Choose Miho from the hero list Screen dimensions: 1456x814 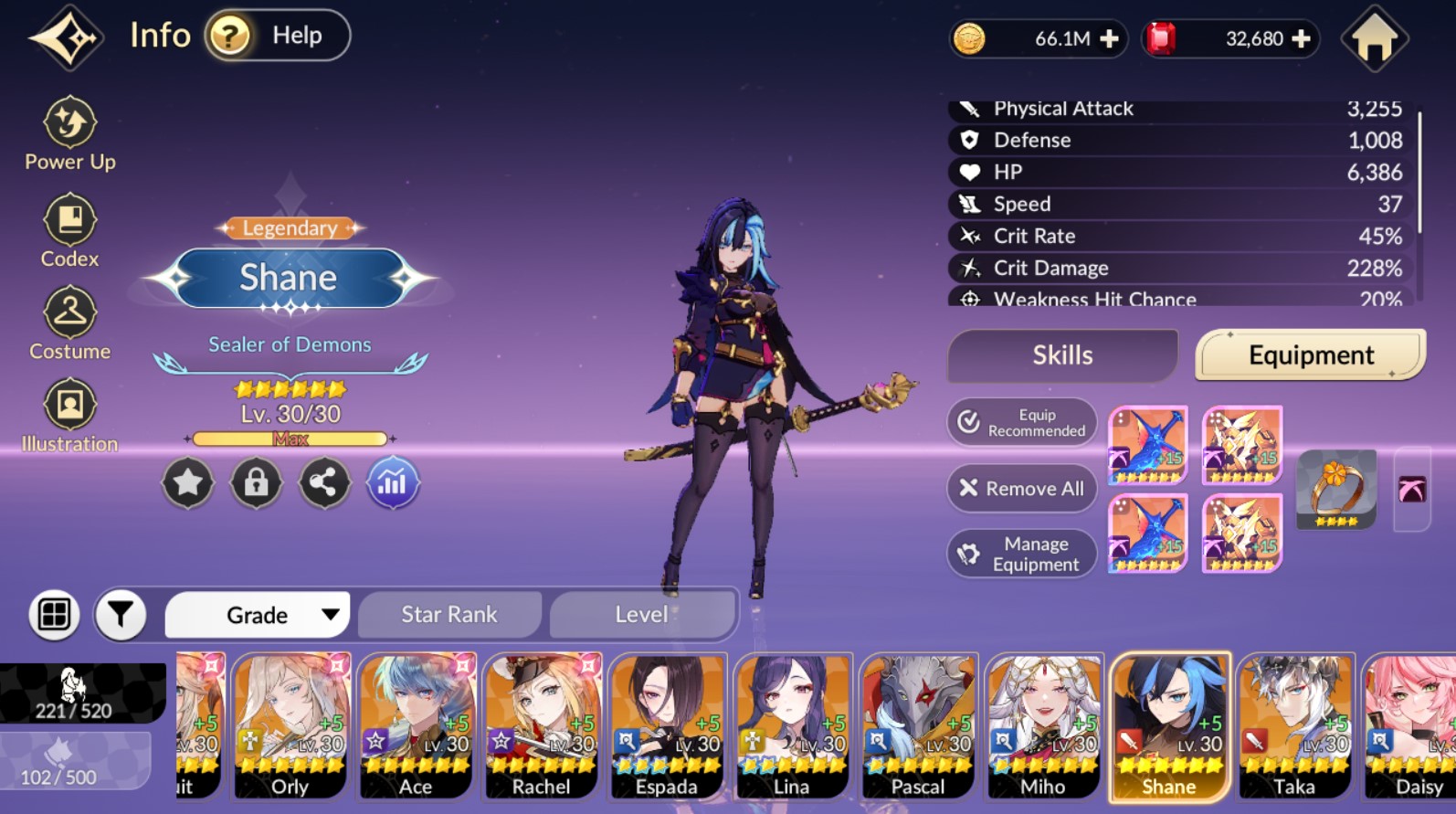click(x=1044, y=727)
